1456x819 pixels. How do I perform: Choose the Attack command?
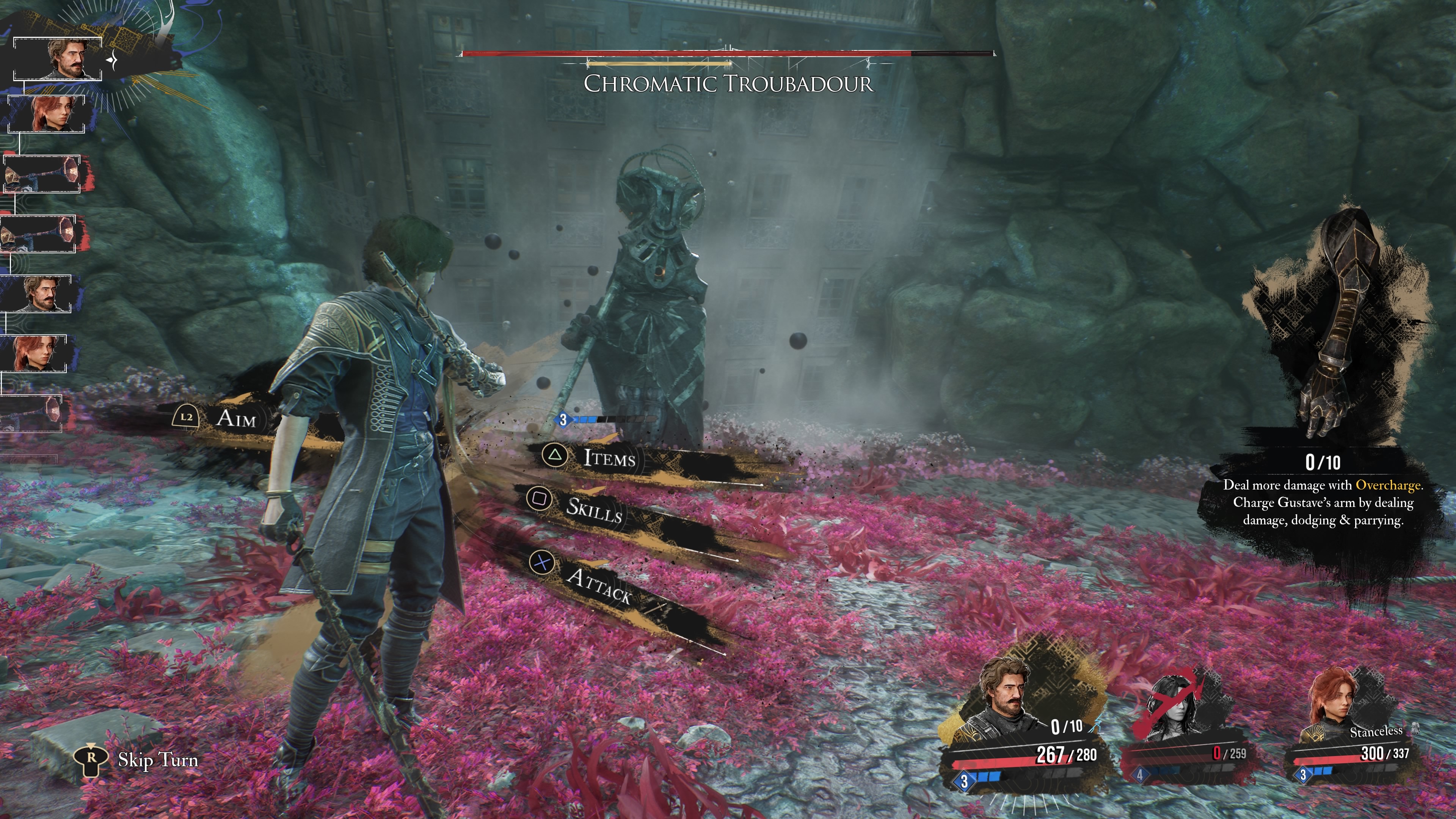tap(599, 584)
